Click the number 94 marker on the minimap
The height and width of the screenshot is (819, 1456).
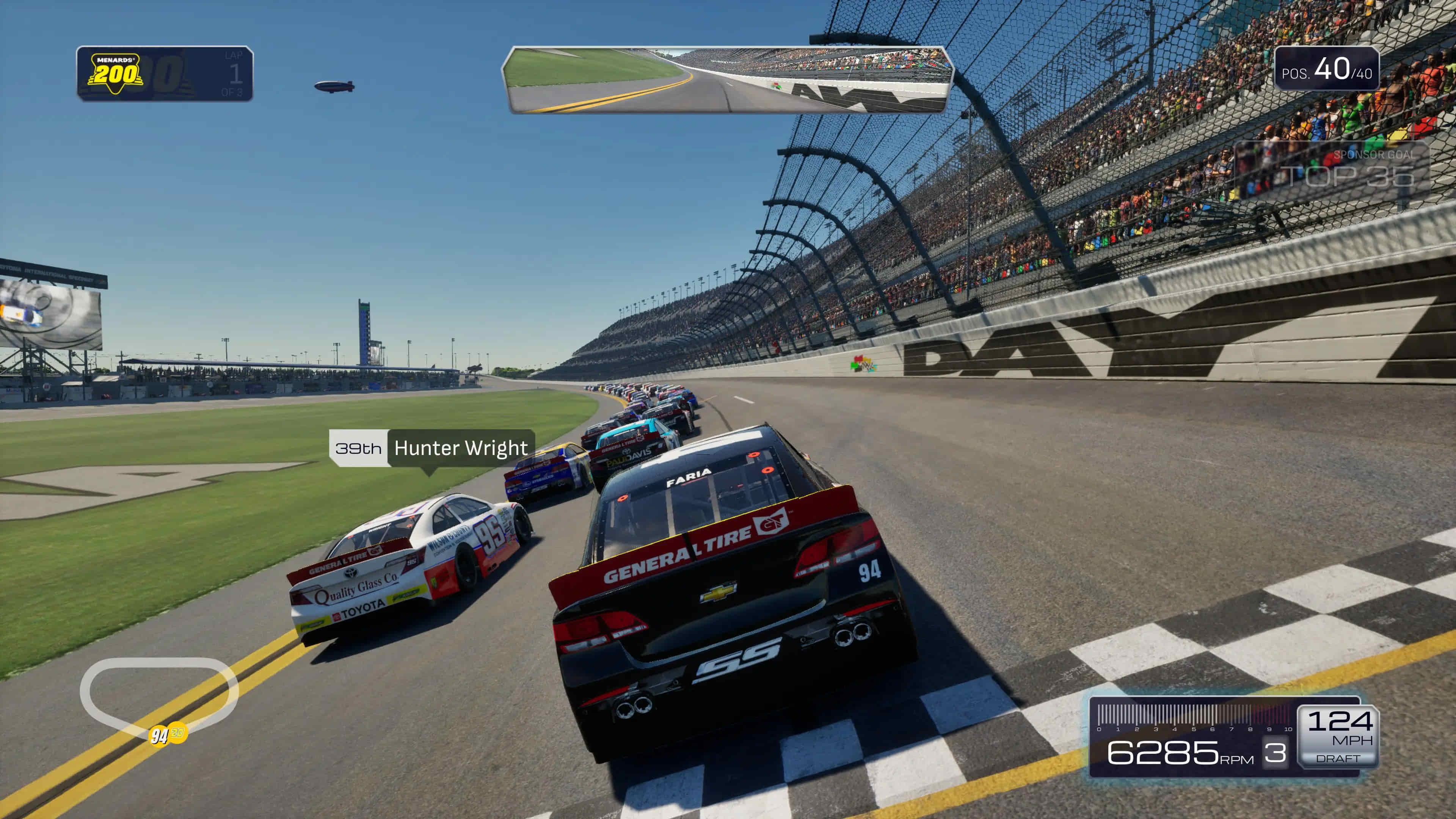click(x=159, y=735)
